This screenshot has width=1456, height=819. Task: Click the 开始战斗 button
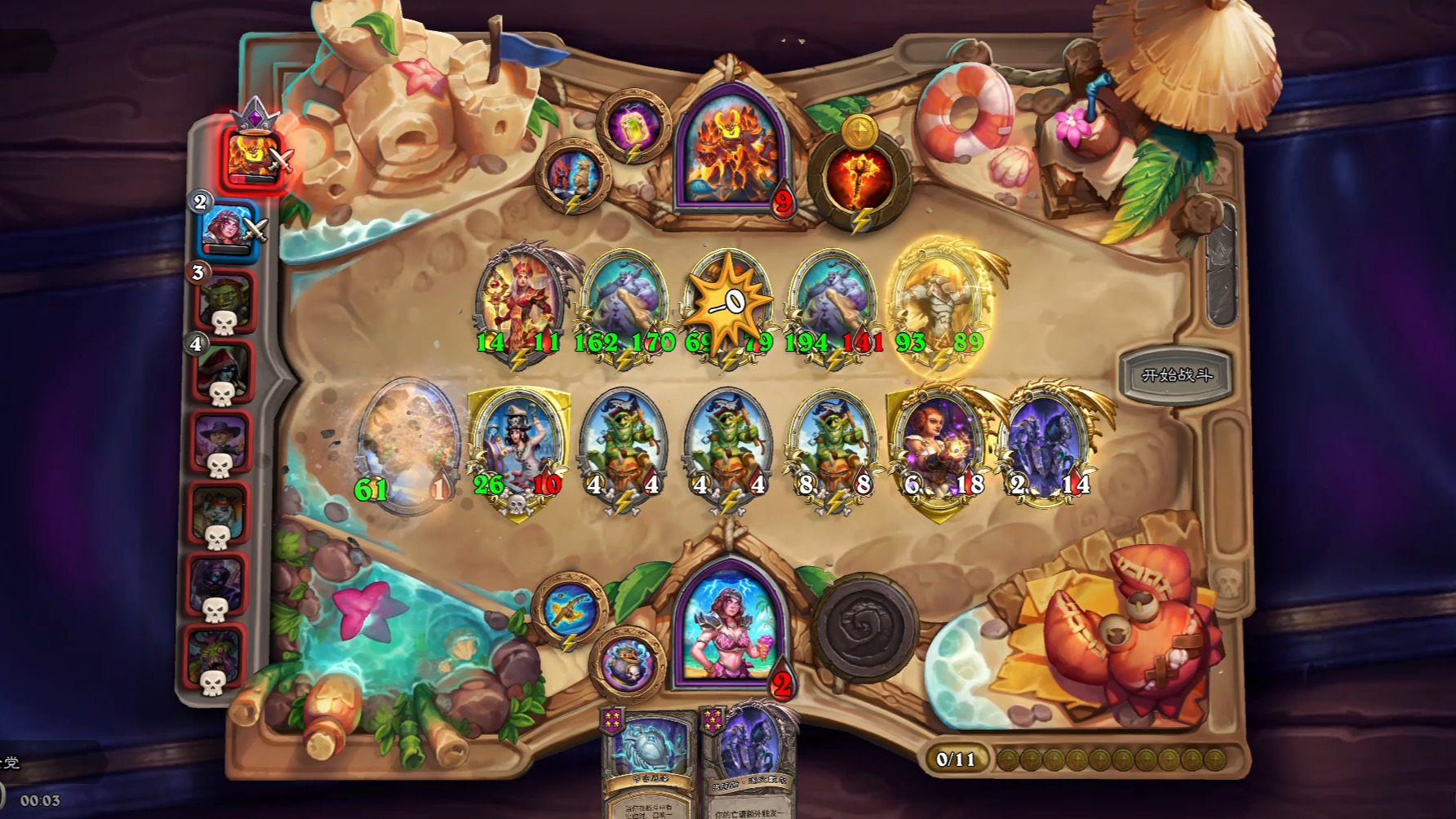(x=1176, y=375)
